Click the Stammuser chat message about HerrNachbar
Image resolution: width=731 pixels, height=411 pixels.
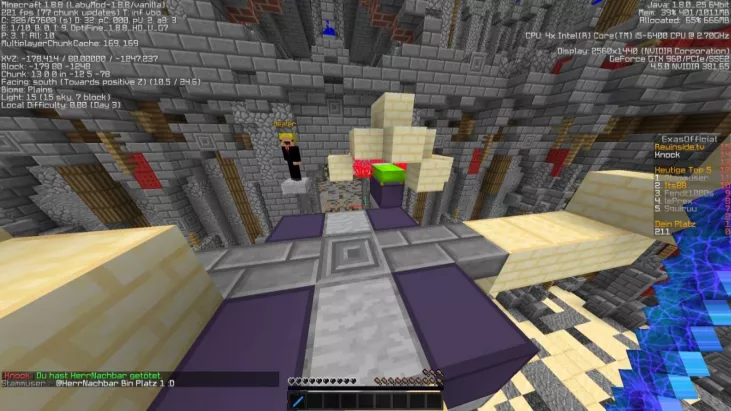point(88,383)
